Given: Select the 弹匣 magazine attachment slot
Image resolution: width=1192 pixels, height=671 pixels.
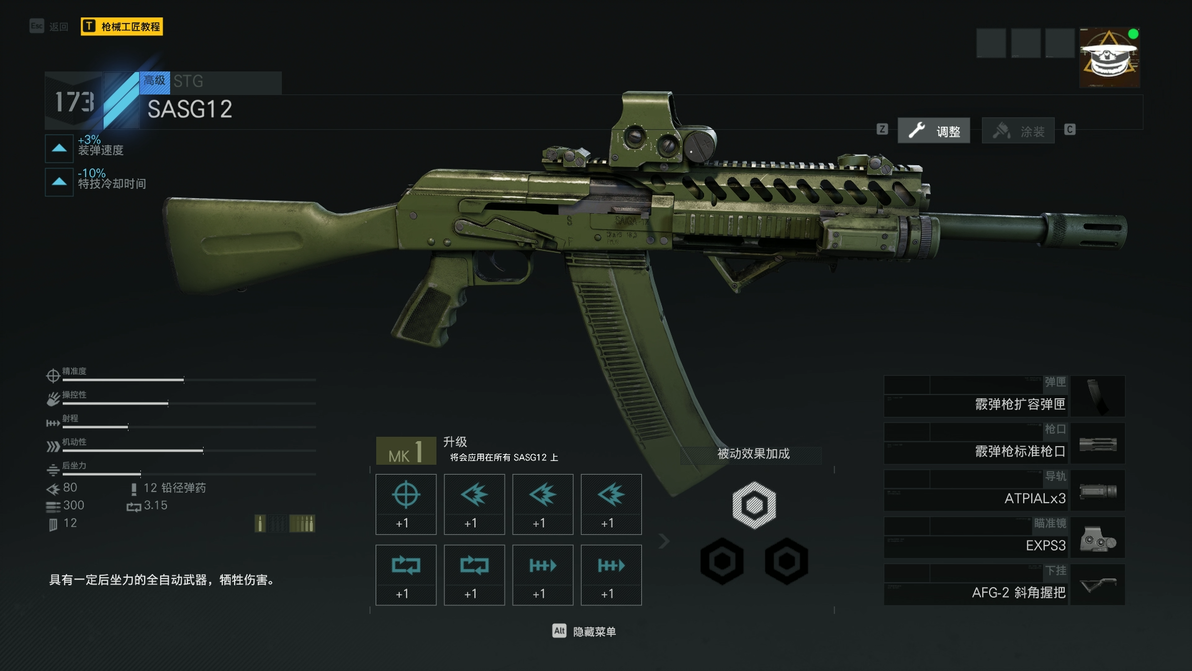Looking at the screenshot, I should click(1004, 397).
